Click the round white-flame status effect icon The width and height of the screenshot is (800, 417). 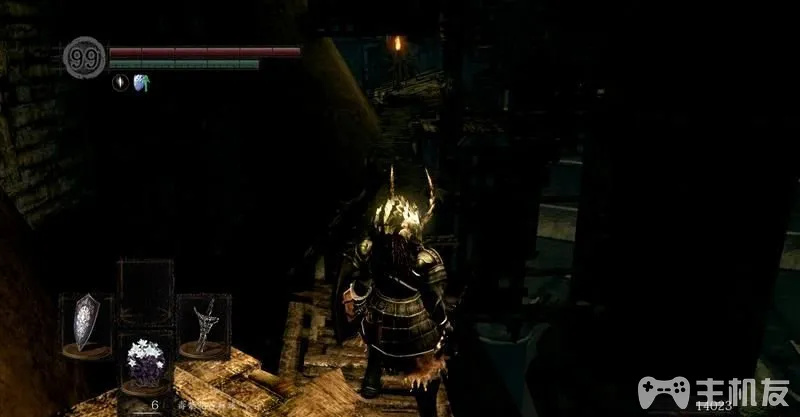(x=120, y=83)
